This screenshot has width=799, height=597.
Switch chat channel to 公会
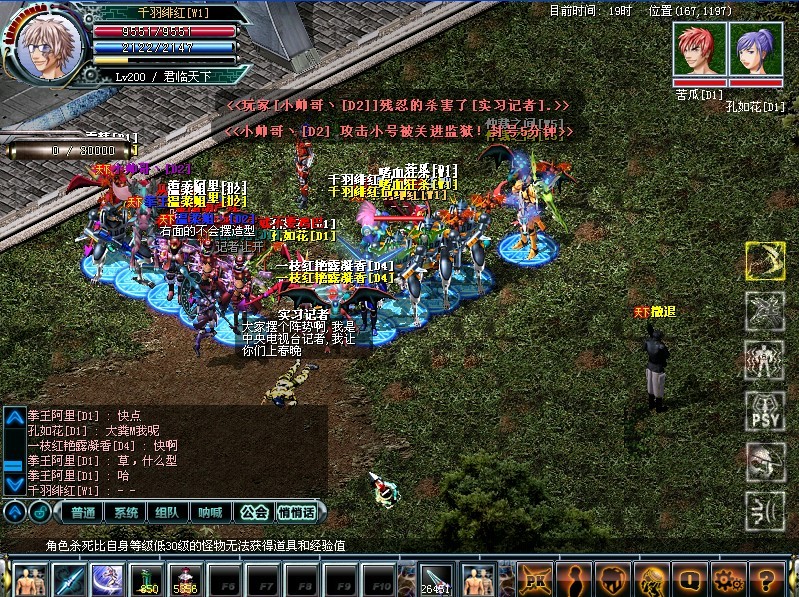[x=254, y=512]
